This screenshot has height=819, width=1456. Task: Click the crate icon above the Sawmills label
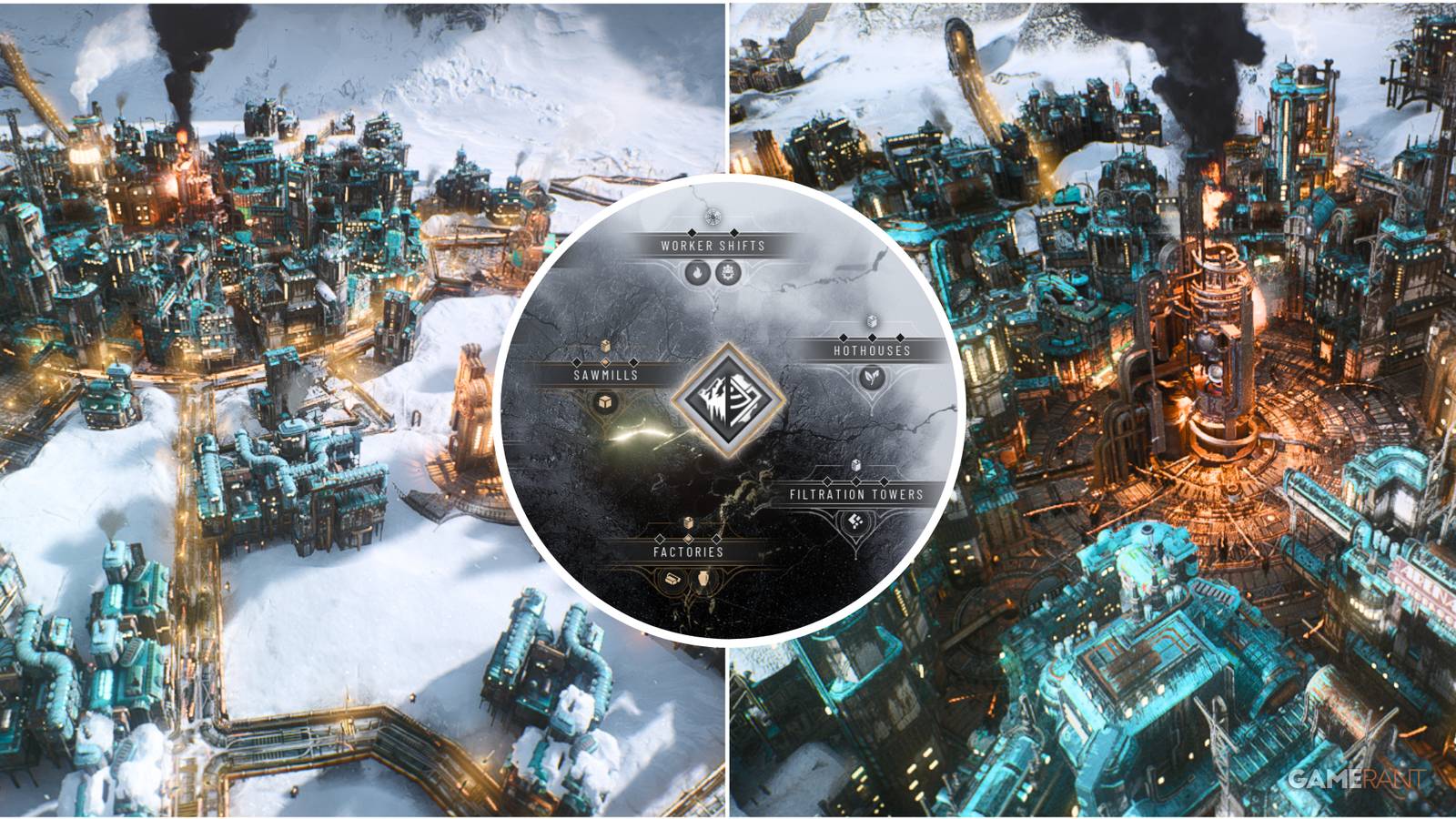click(x=604, y=344)
